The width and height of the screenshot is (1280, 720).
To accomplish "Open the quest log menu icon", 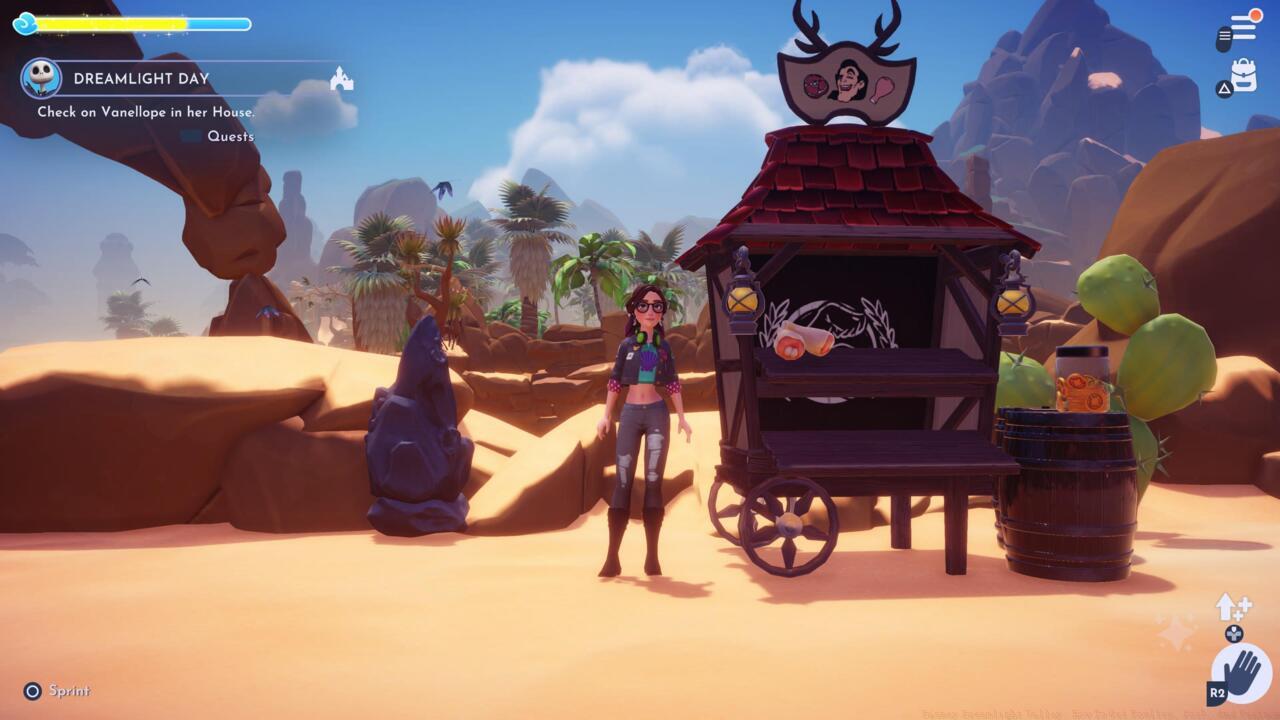I will (x=1243, y=28).
